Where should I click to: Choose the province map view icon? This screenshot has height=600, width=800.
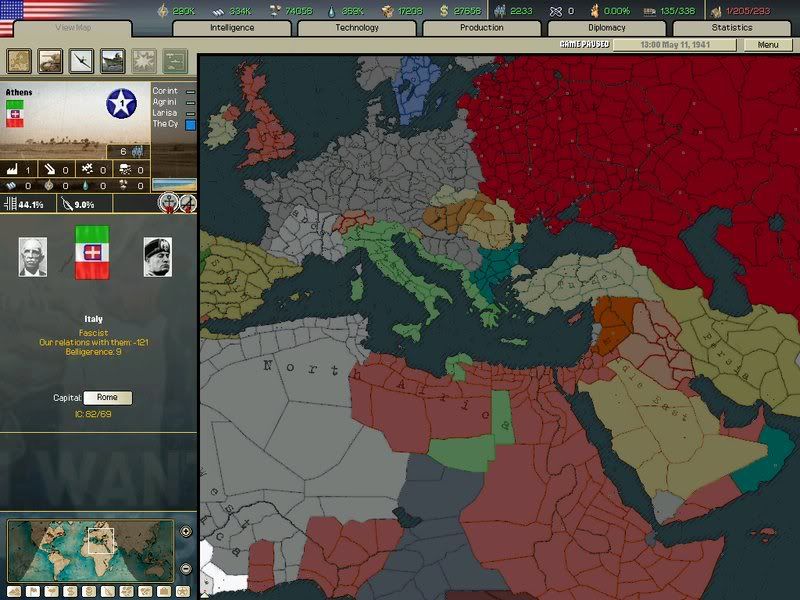(19, 62)
